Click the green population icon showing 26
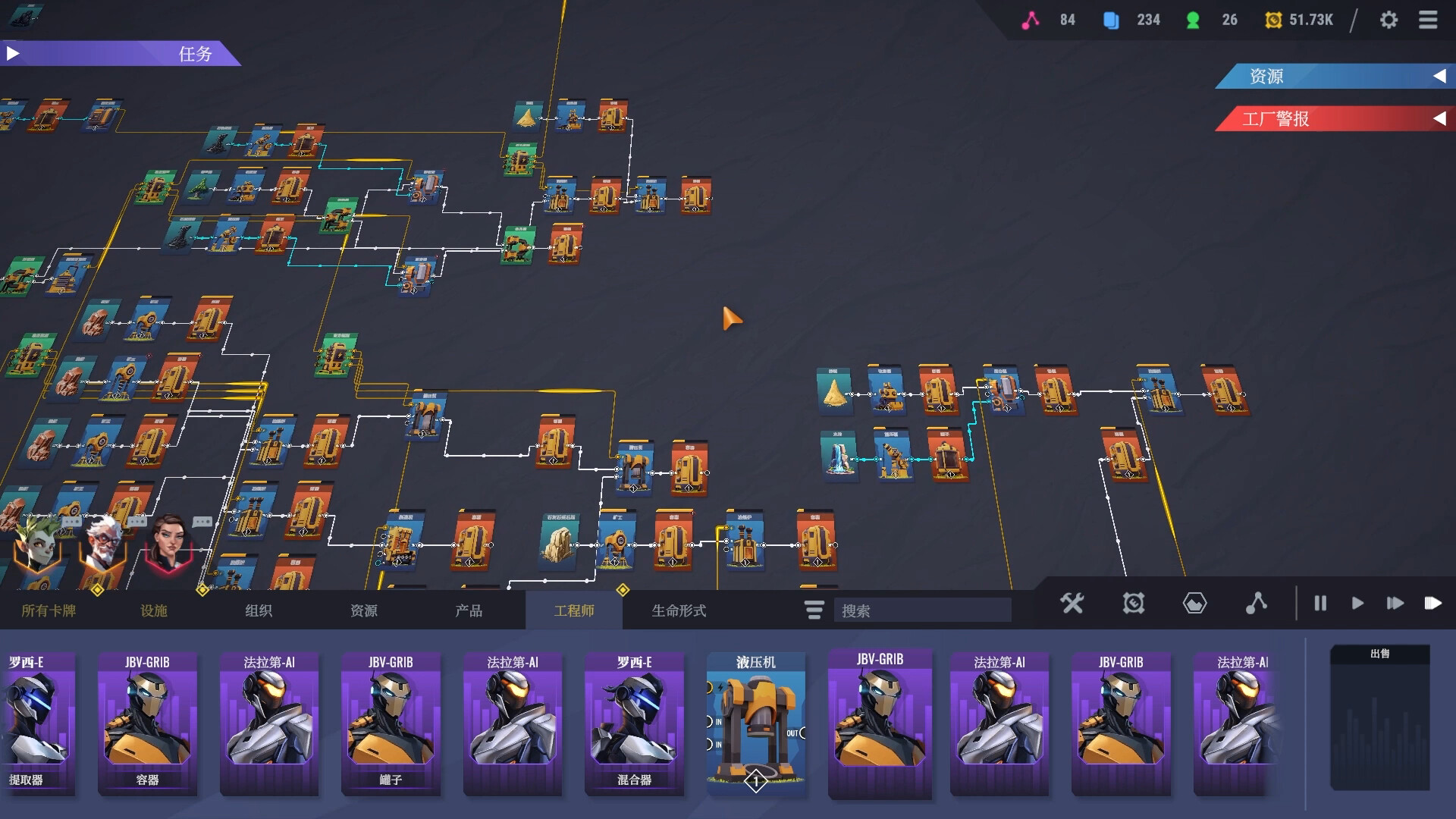 1192,20
